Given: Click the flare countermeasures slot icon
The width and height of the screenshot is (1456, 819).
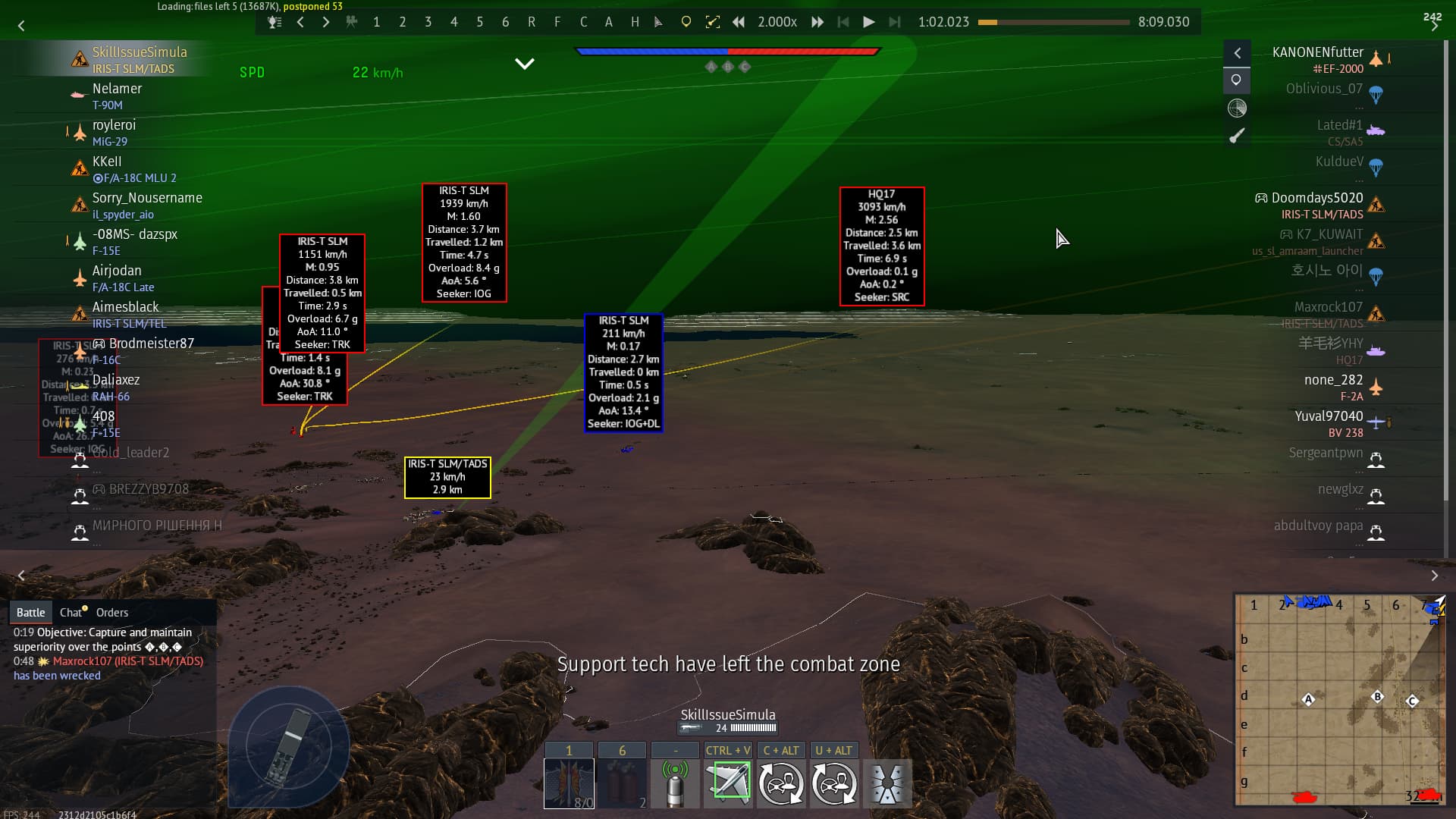Looking at the screenshot, I should pos(623,783).
